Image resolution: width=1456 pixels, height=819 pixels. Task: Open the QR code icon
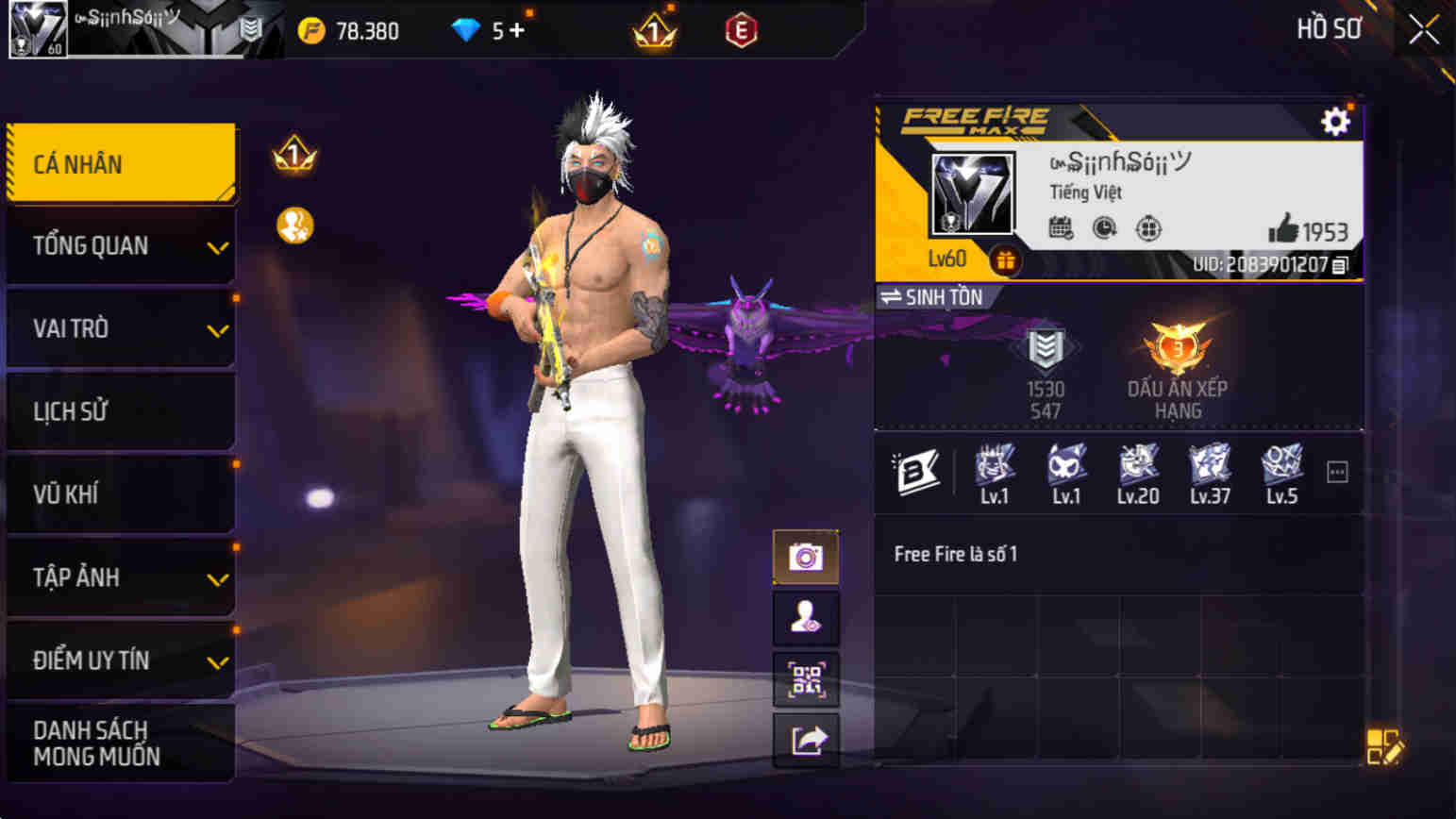click(806, 680)
